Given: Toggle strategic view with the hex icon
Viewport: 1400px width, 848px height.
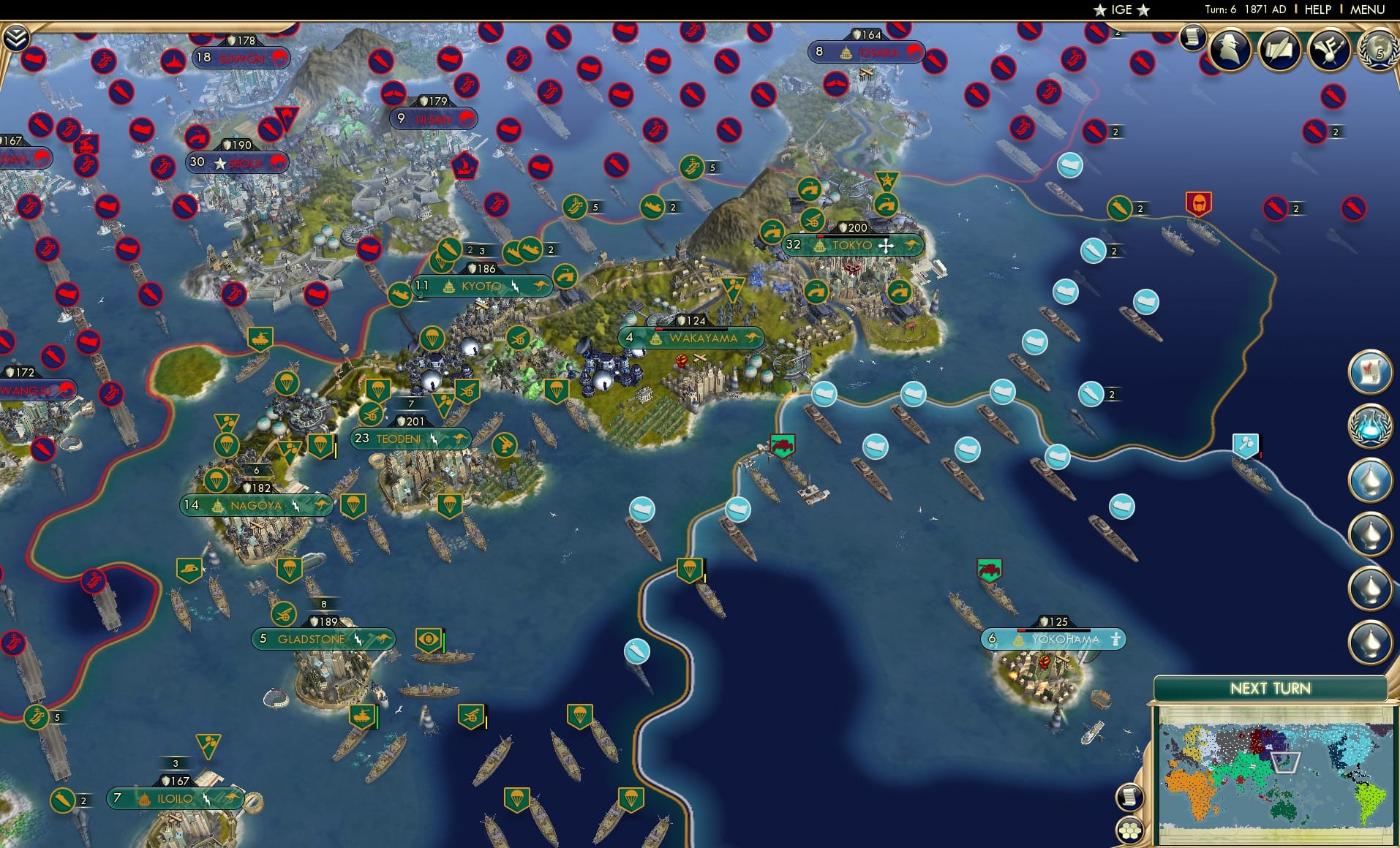Looking at the screenshot, I should coord(1130,828).
